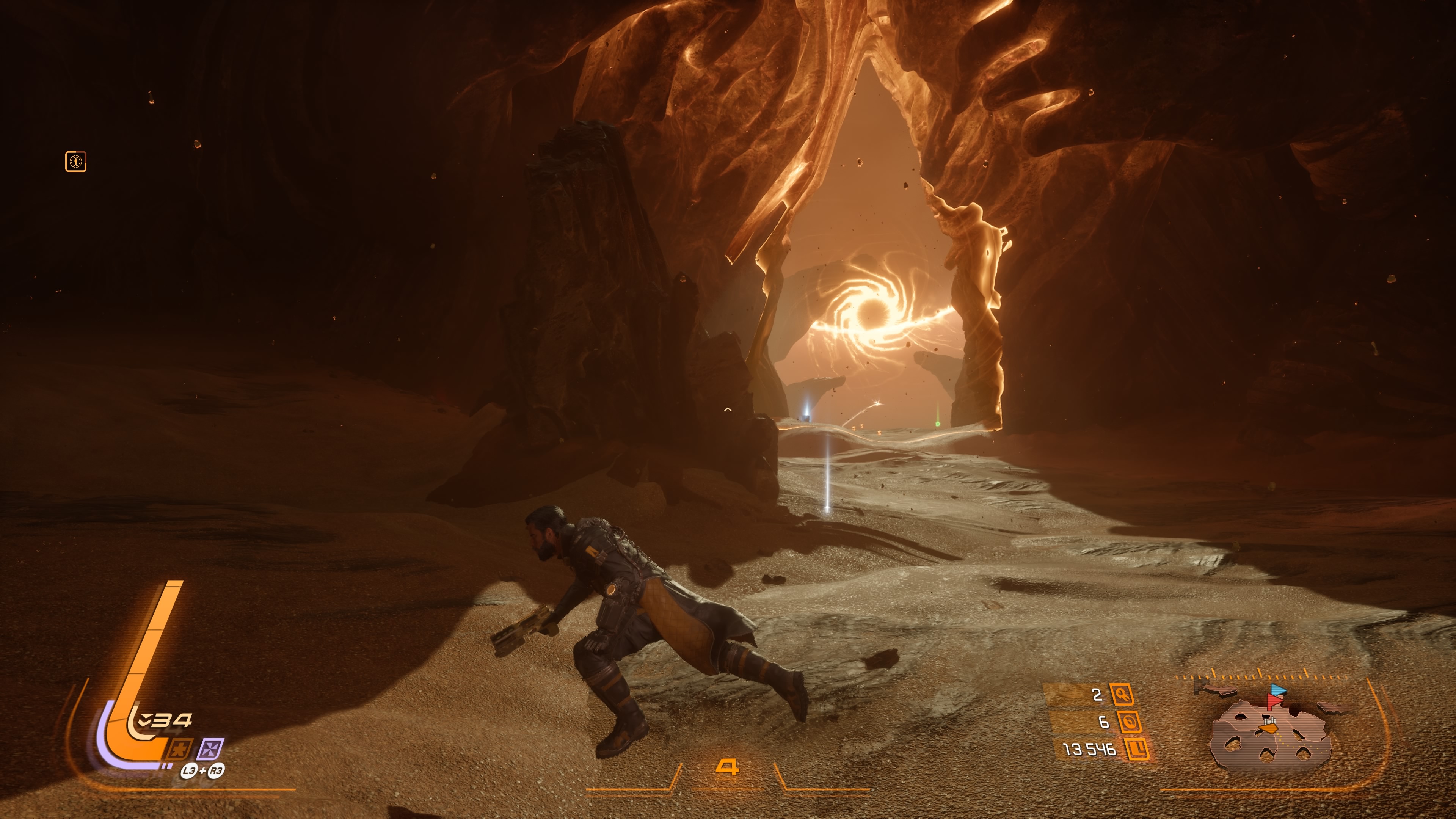This screenshot has width=1456, height=819.
Task: Click the person-in-circle status icon
Action: click(x=76, y=162)
